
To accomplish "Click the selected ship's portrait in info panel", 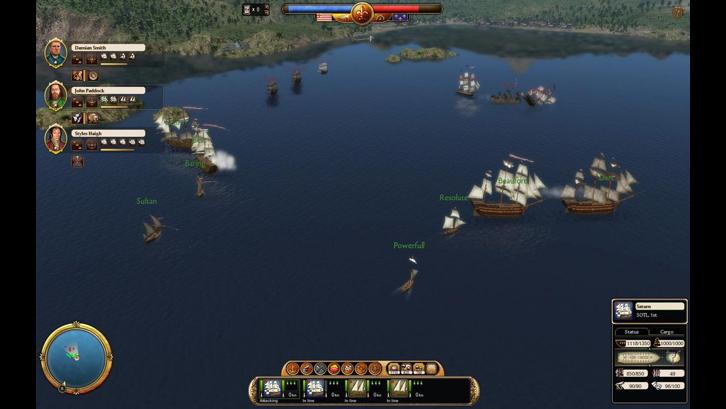I will pos(623,311).
